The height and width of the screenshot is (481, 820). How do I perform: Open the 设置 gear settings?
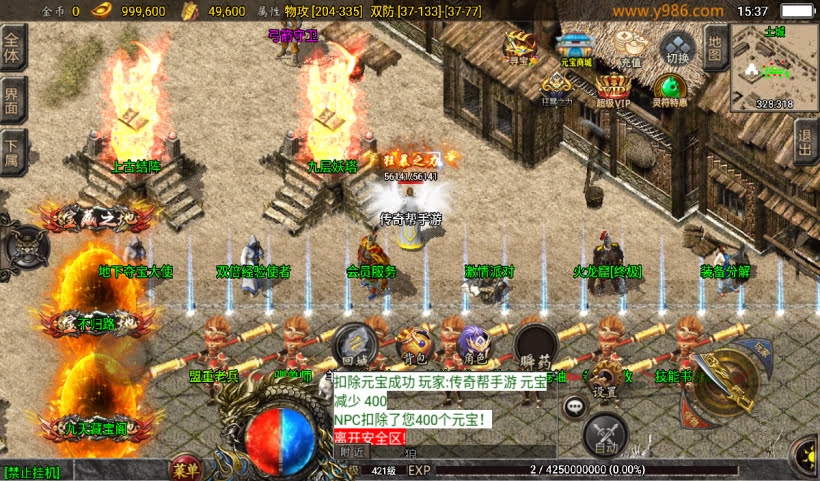coord(603,381)
